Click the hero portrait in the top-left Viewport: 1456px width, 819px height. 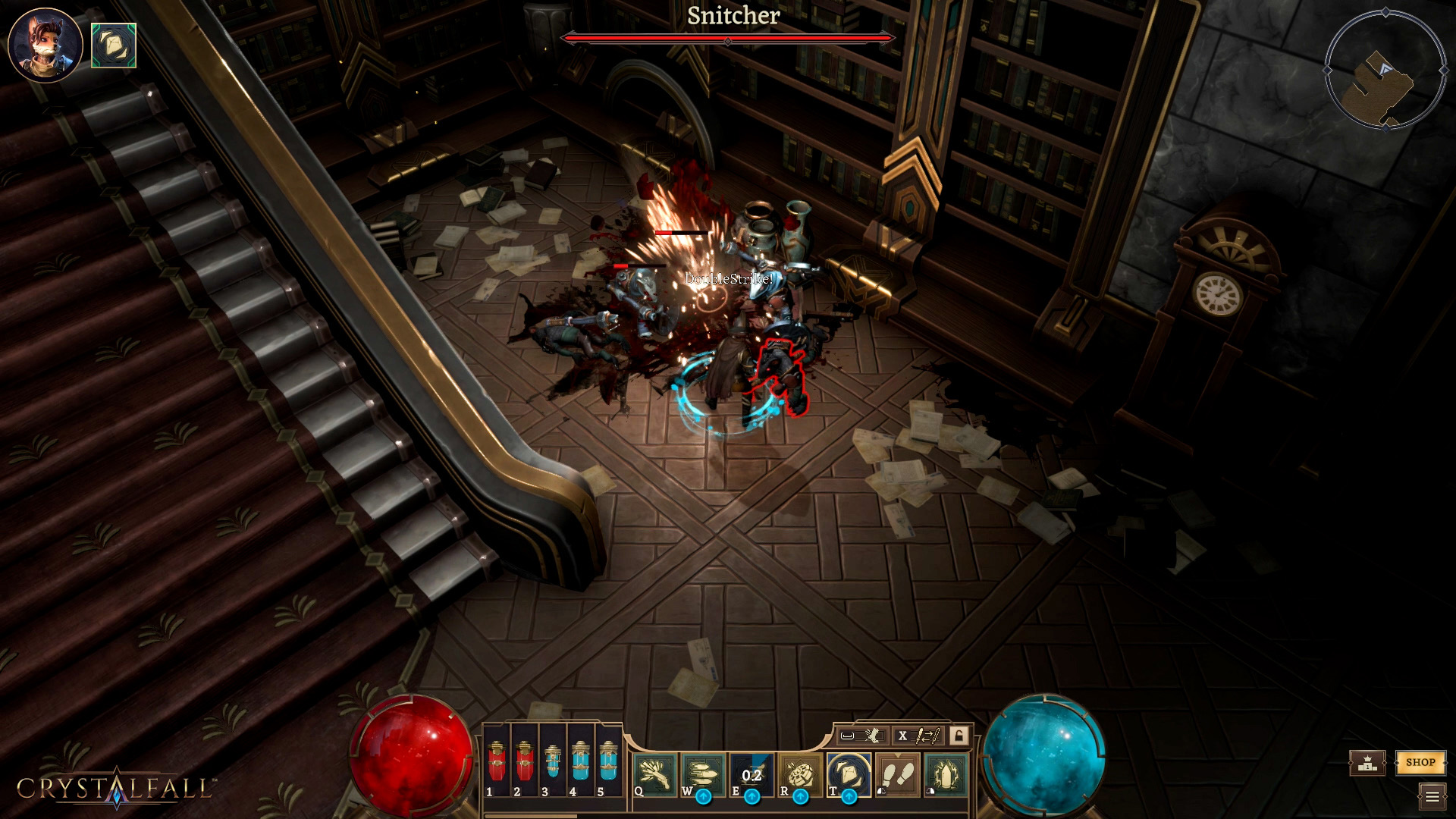44,43
